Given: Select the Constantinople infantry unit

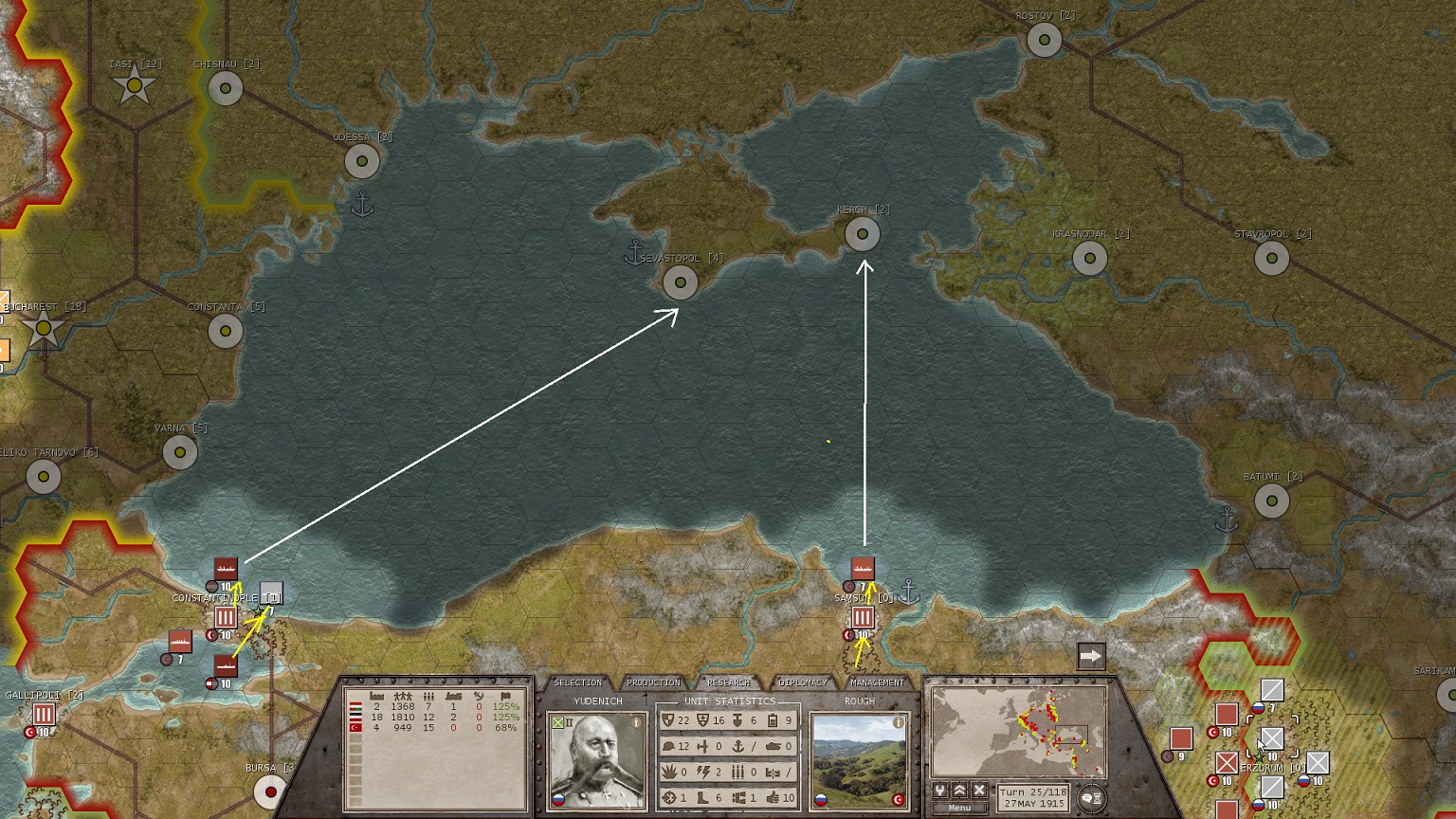Looking at the screenshot, I should [225, 618].
